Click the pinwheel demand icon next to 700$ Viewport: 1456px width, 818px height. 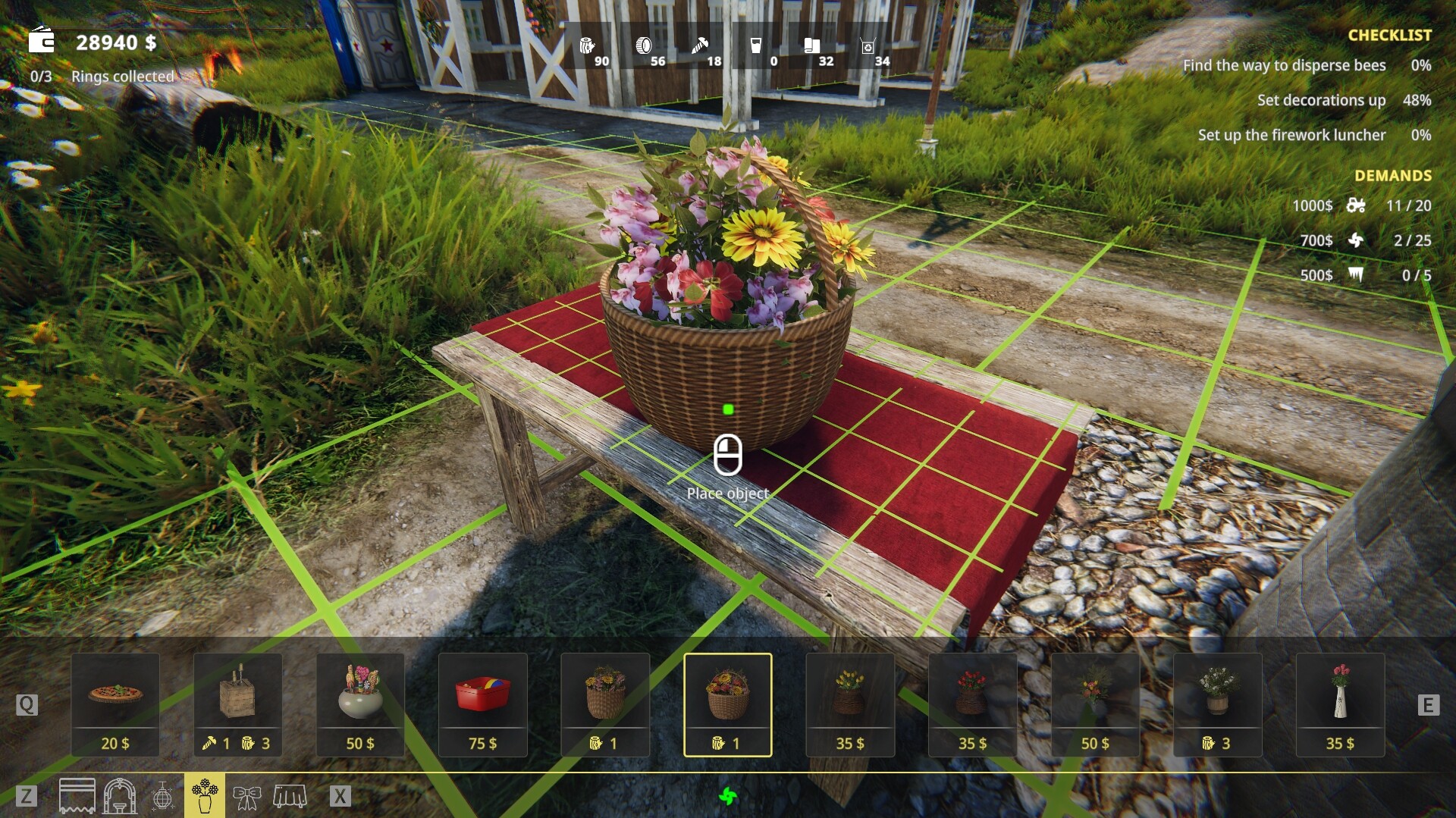1357,240
